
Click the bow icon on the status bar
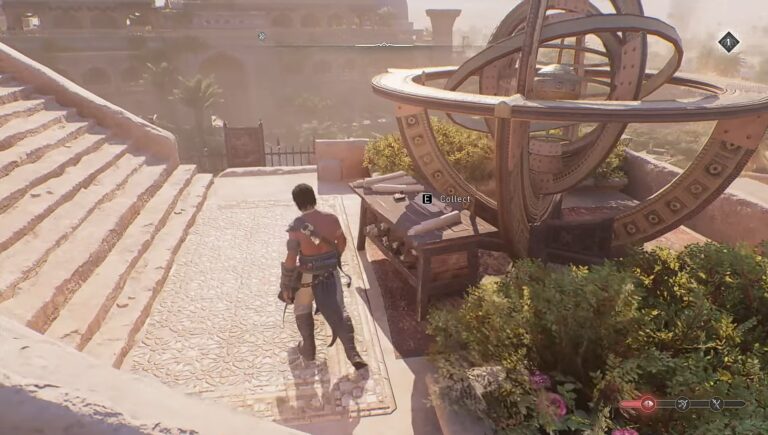[683, 404]
